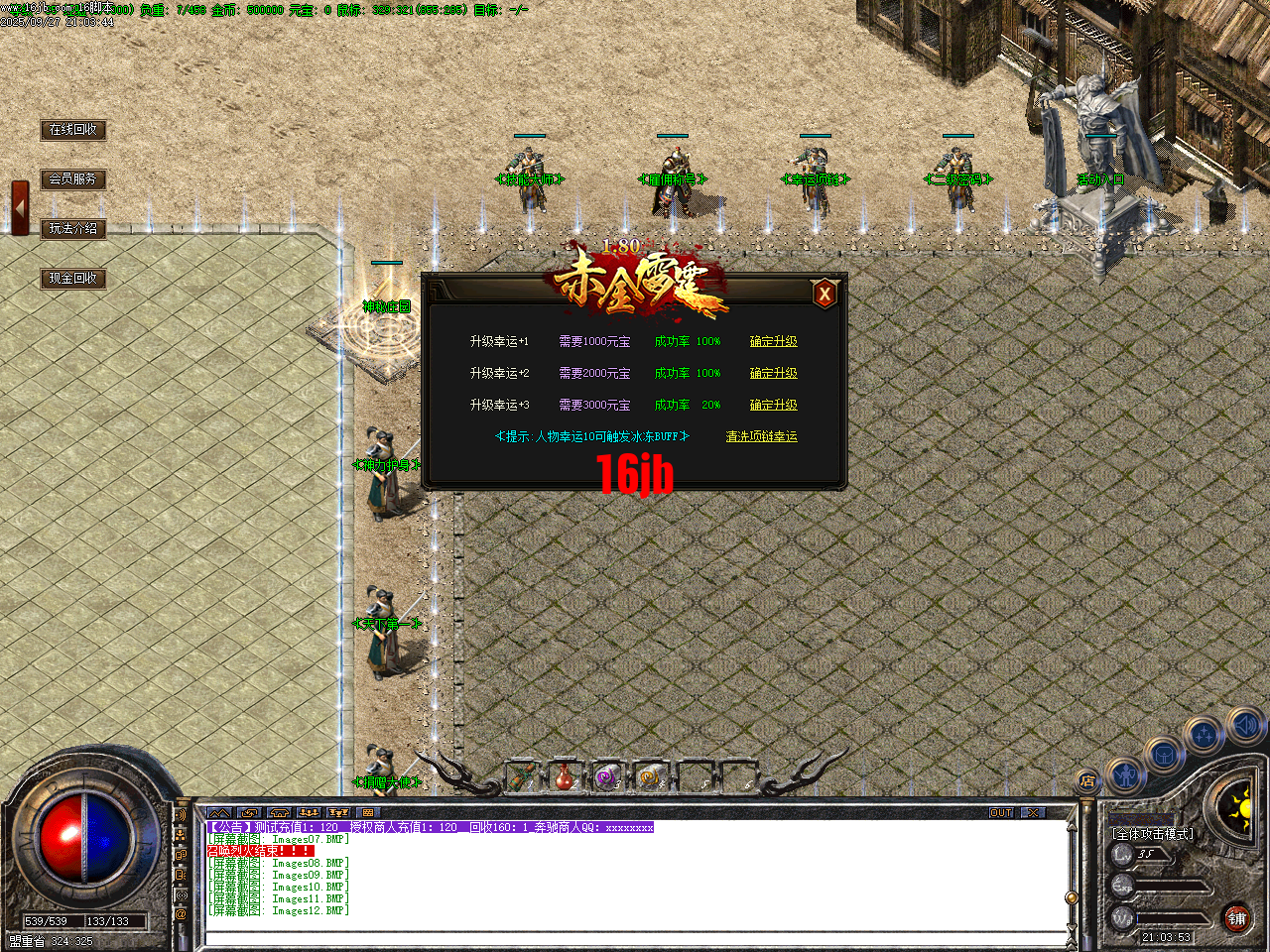This screenshot has height=952, width=1270.
Task: Select the 清洗项链幸运 link
Action: (761, 436)
